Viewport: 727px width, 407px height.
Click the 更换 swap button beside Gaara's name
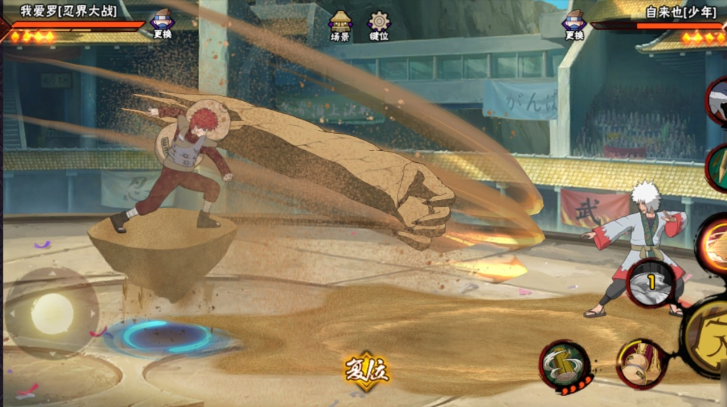coord(162,24)
